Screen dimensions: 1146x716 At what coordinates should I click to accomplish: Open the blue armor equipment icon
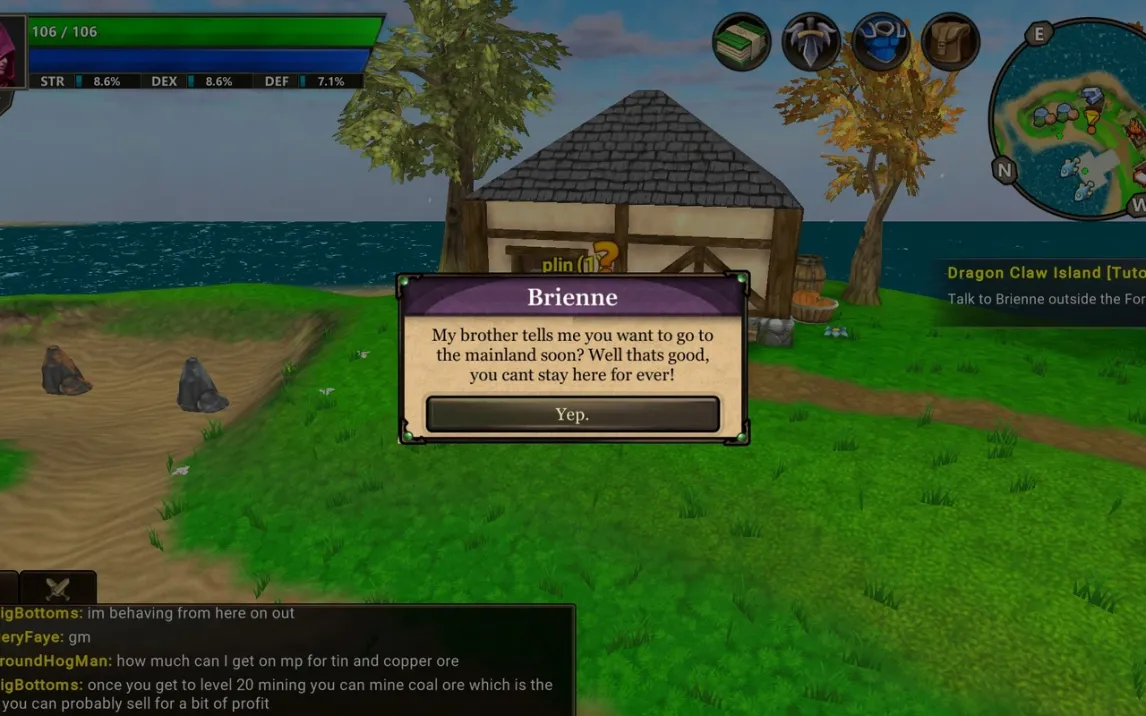coord(881,42)
